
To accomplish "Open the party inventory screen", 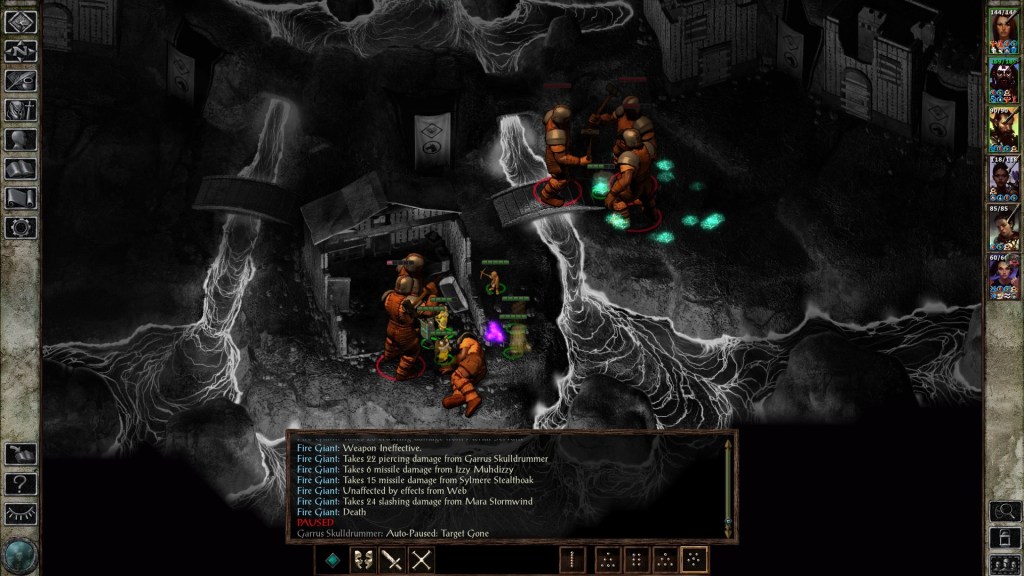I will (20, 110).
